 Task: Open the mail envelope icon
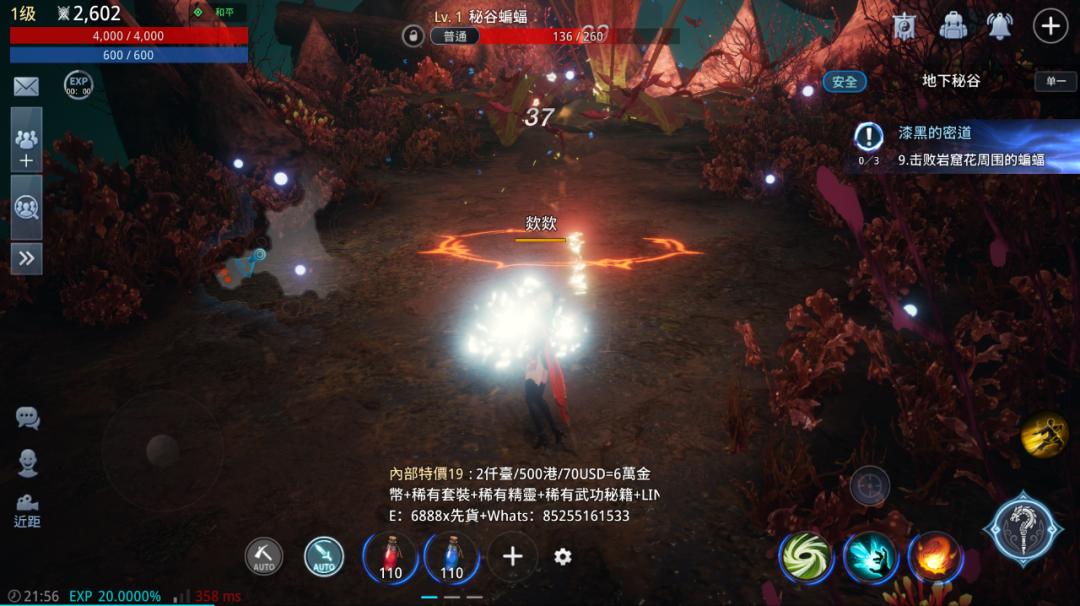coord(26,87)
